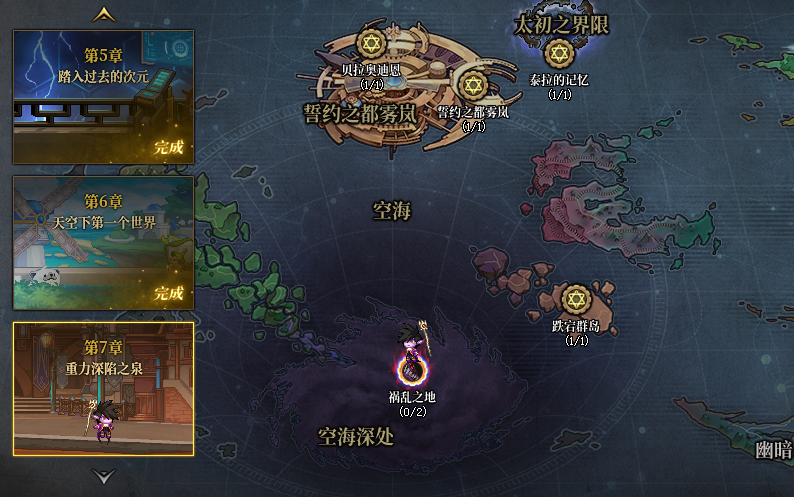Enter the 祸乱之地 map node
Image resolution: width=794 pixels, height=497 pixels.
point(411,370)
